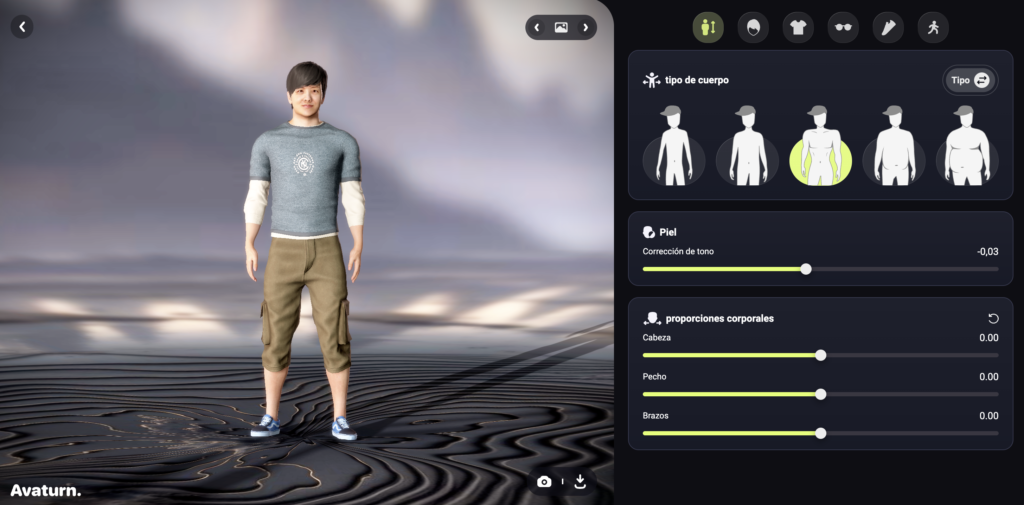Open the hair and head tab

[x=752, y=28]
